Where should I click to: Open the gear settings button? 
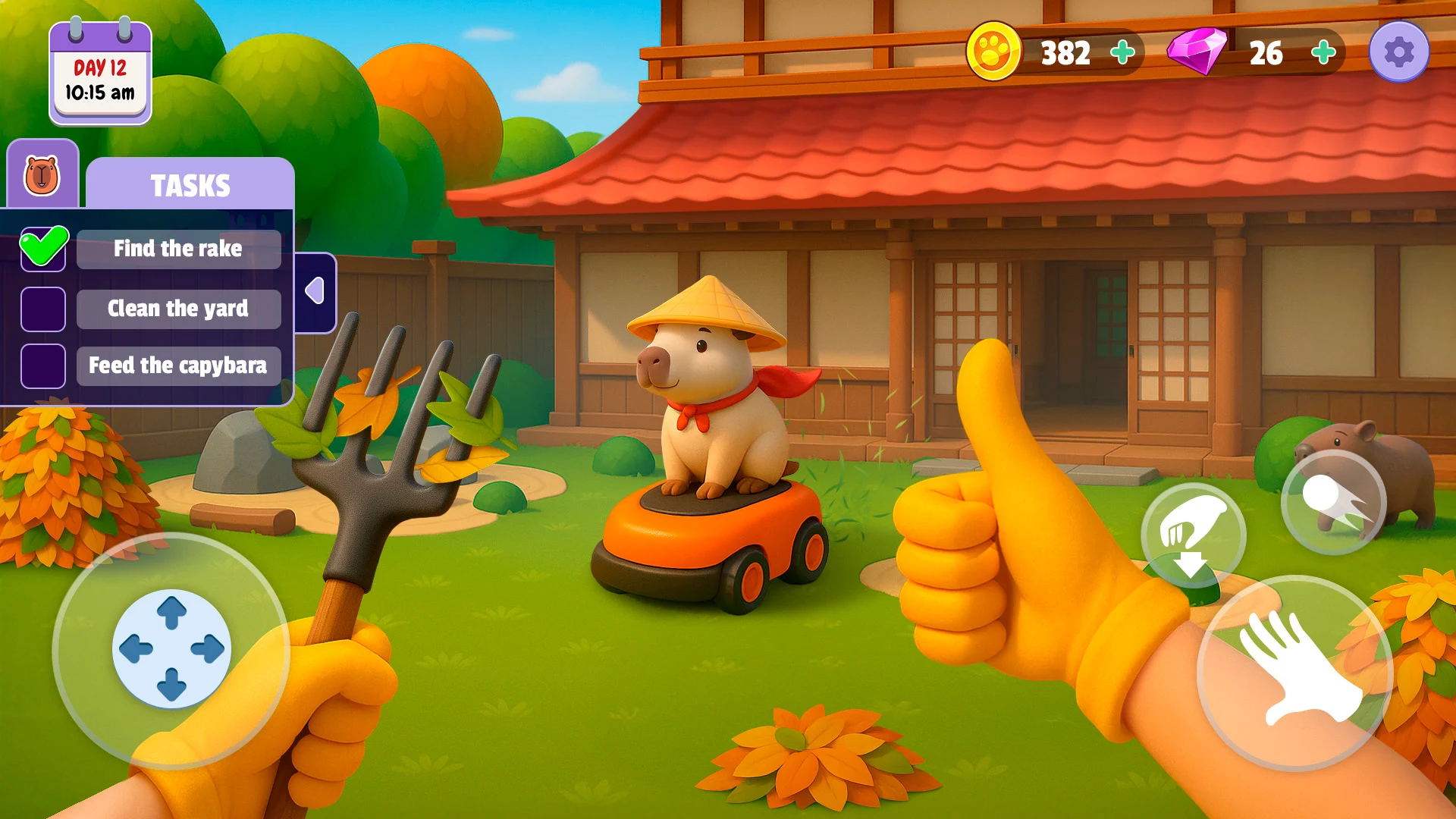pos(1398,52)
